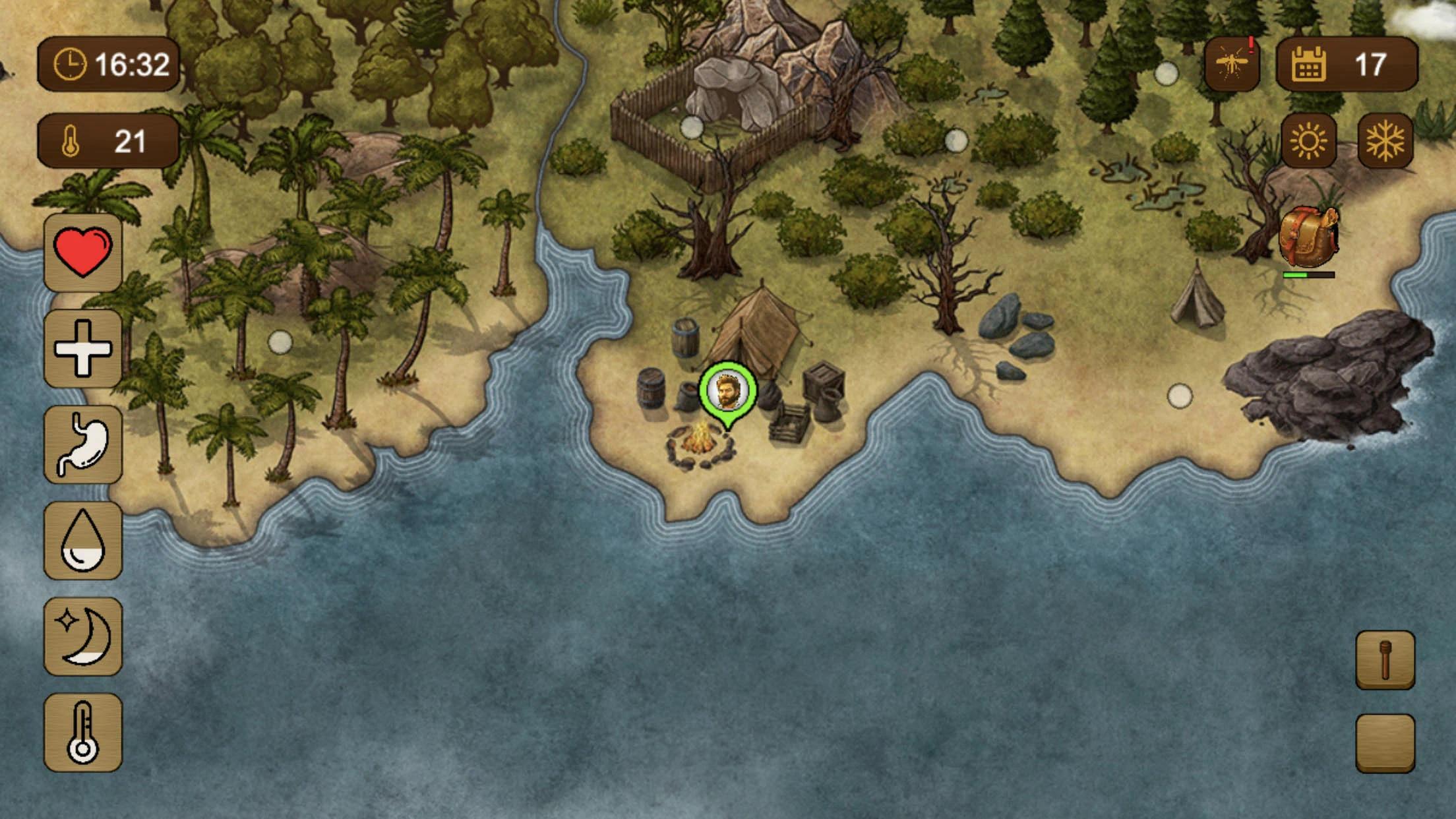Open the red heart health status
This screenshot has height=819, width=1456.
83,253
